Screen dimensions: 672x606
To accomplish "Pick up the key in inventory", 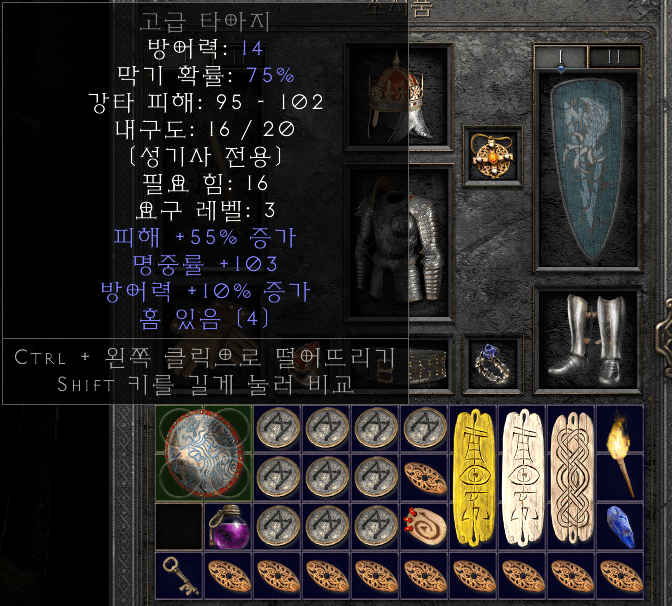I will pyautogui.click(x=179, y=577).
